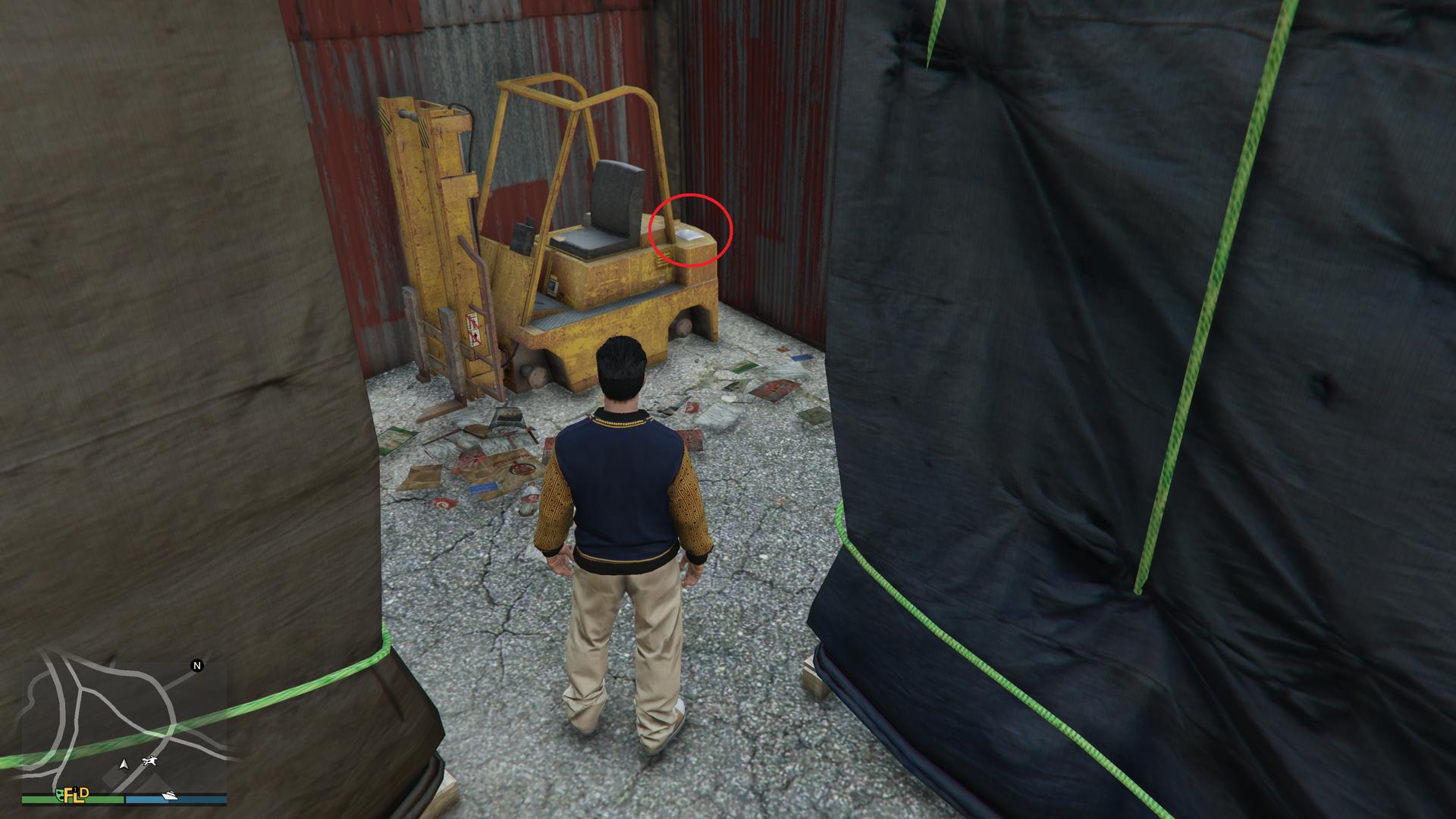Select the yacht blip on the minimap

(x=168, y=795)
